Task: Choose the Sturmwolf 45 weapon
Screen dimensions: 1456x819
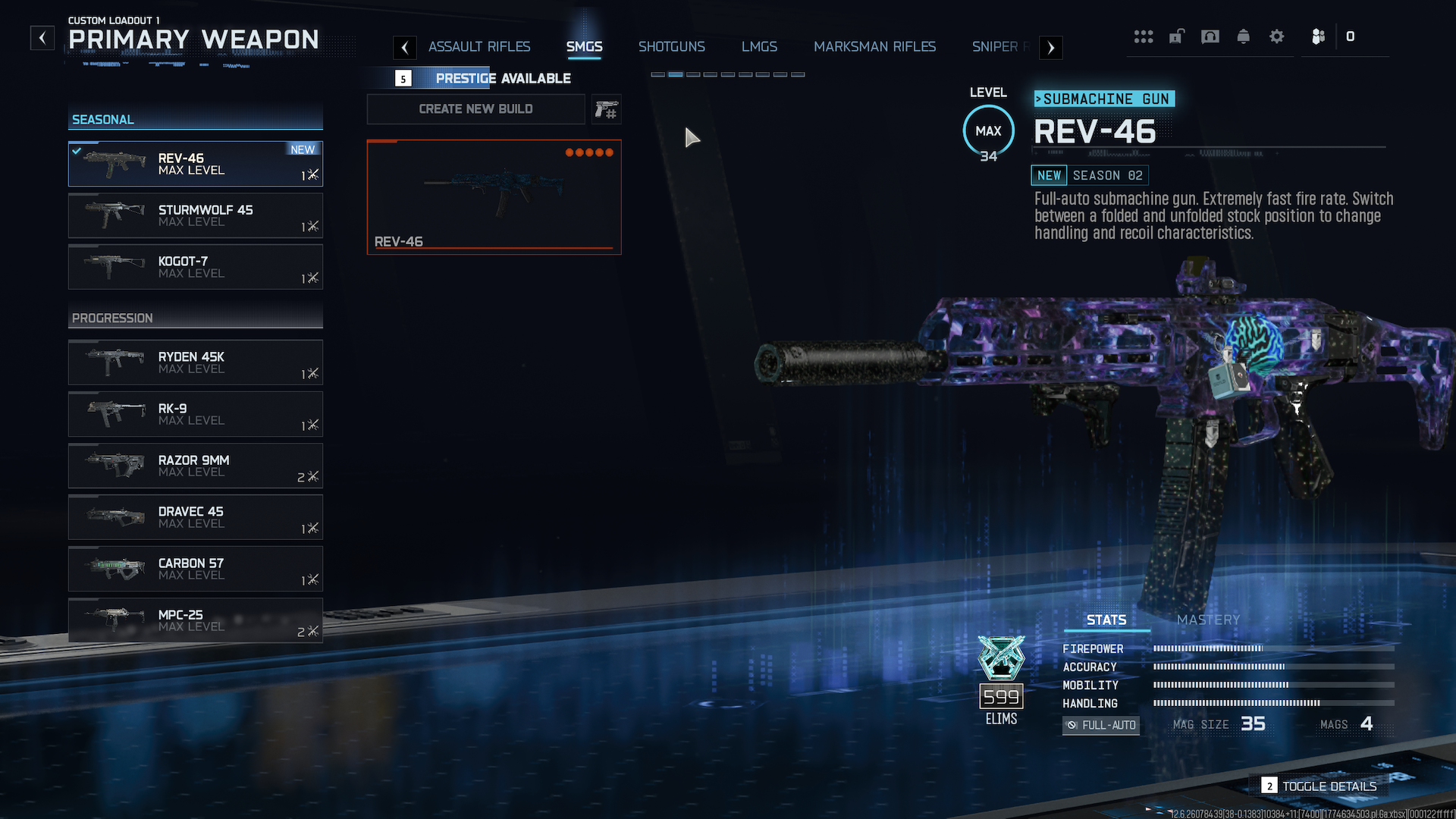Action: pos(196,215)
